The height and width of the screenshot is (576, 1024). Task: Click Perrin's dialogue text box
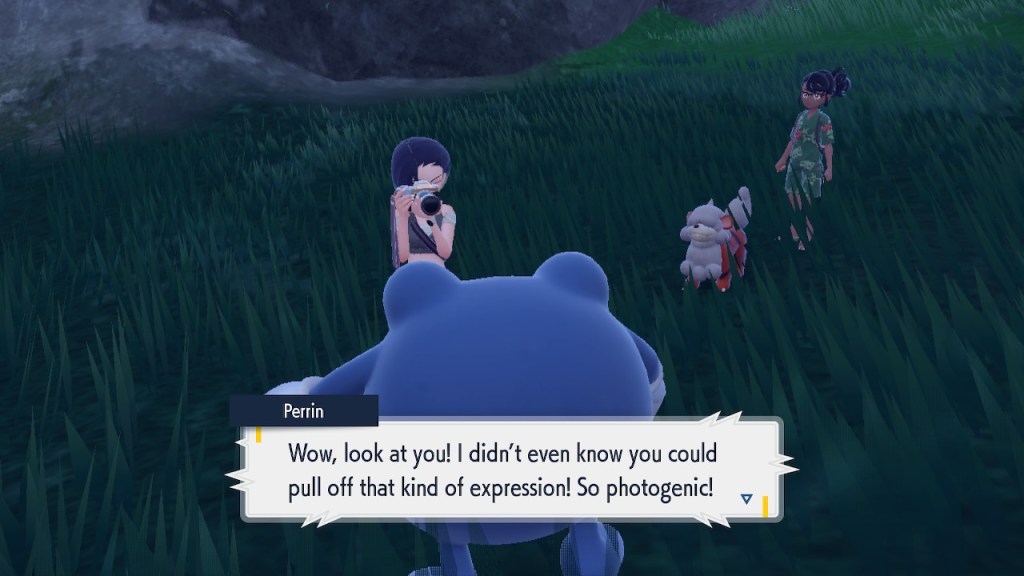tap(510, 468)
